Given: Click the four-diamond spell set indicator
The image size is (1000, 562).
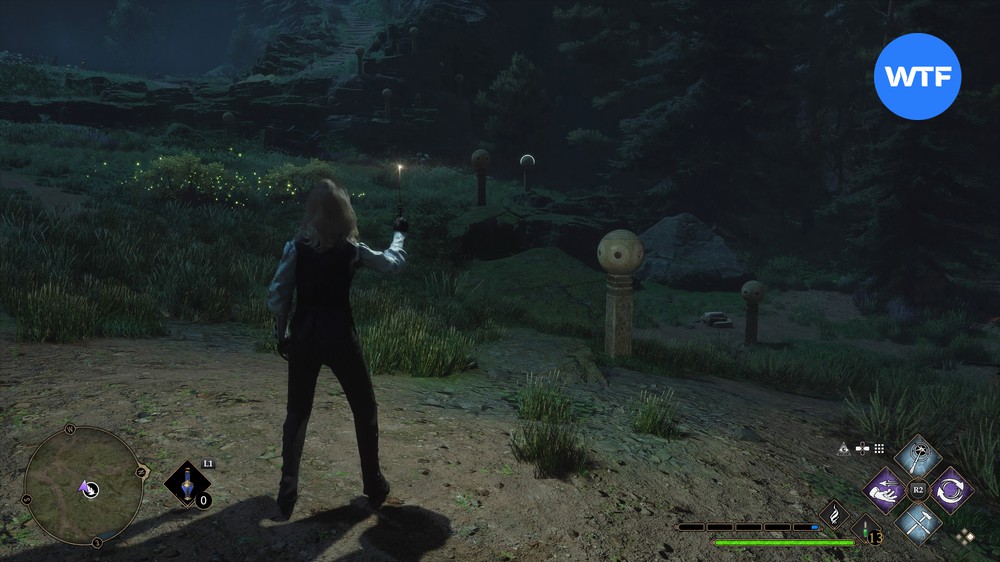Looking at the screenshot, I should pyautogui.click(x=964, y=536).
